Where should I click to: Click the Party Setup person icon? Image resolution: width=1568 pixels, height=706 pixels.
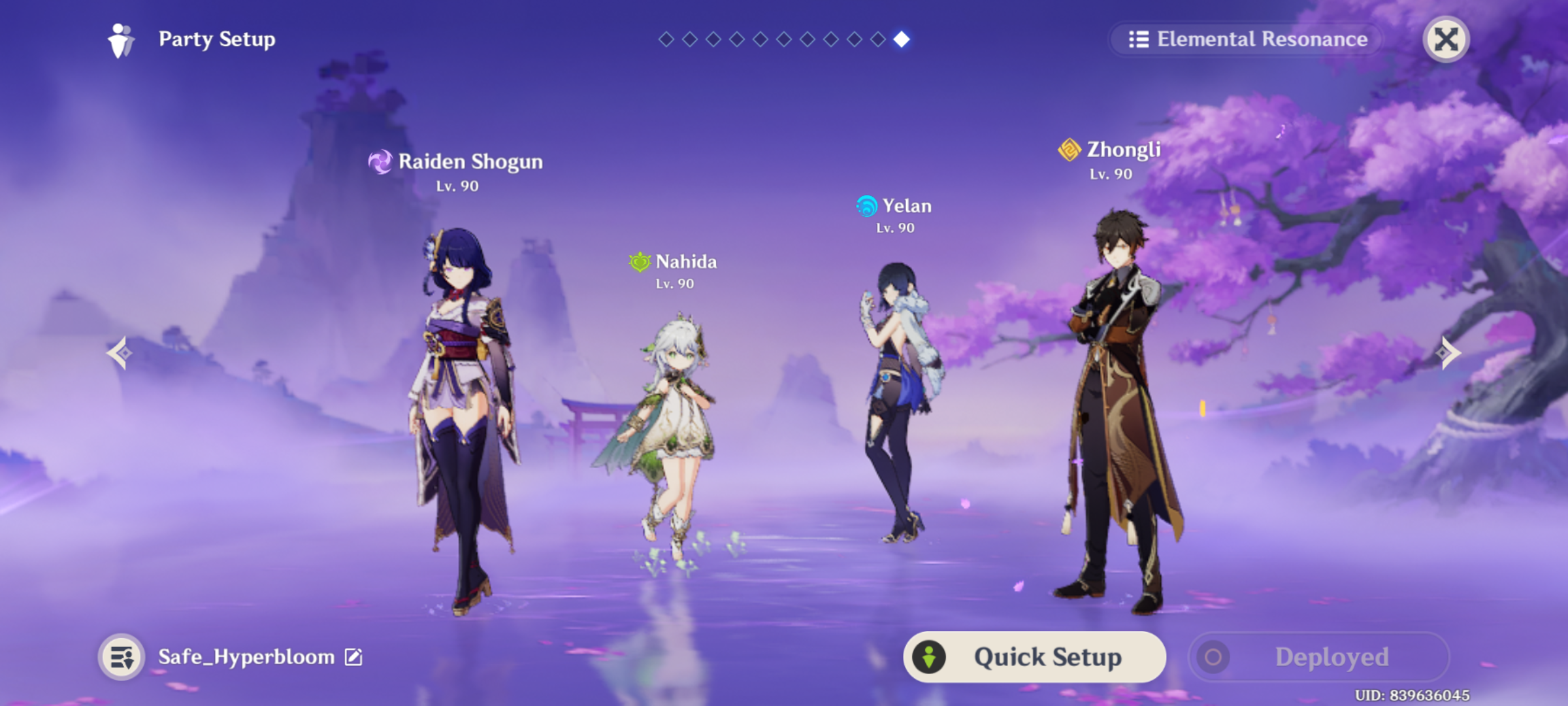120,39
